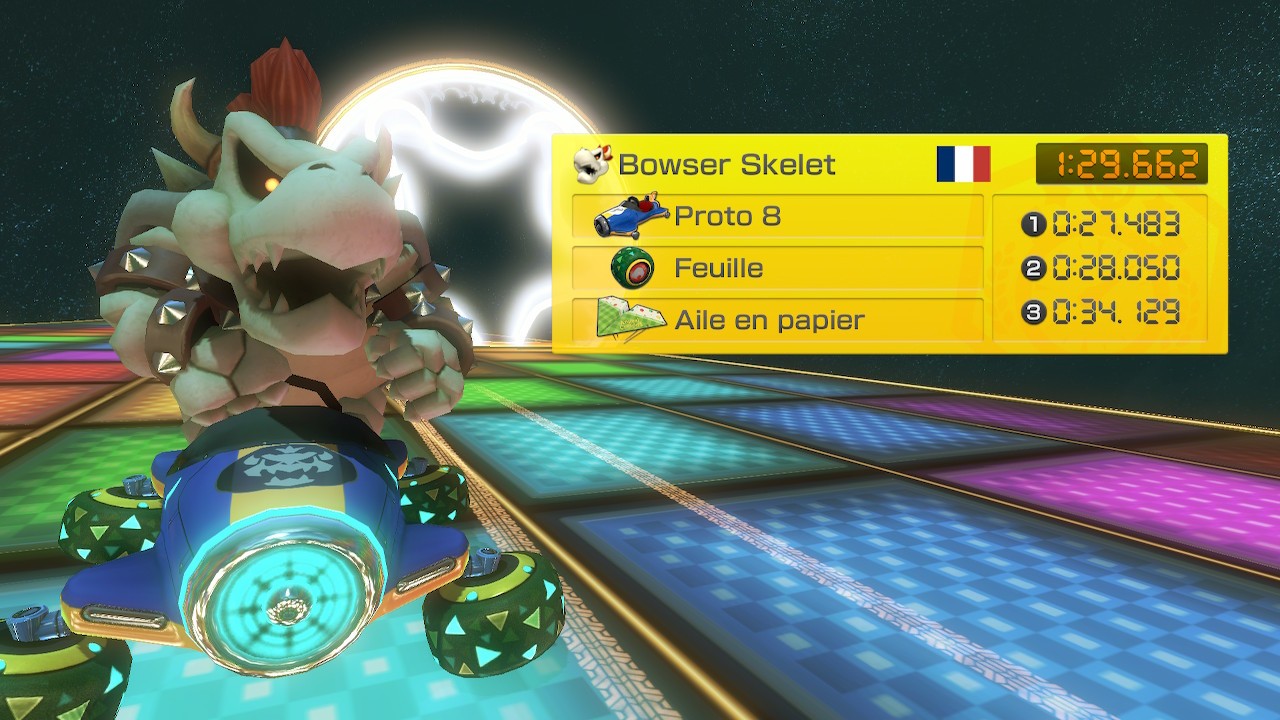Viewport: 1280px width, 720px height.
Task: Select the Feuille wheels row
Action: pos(777,268)
